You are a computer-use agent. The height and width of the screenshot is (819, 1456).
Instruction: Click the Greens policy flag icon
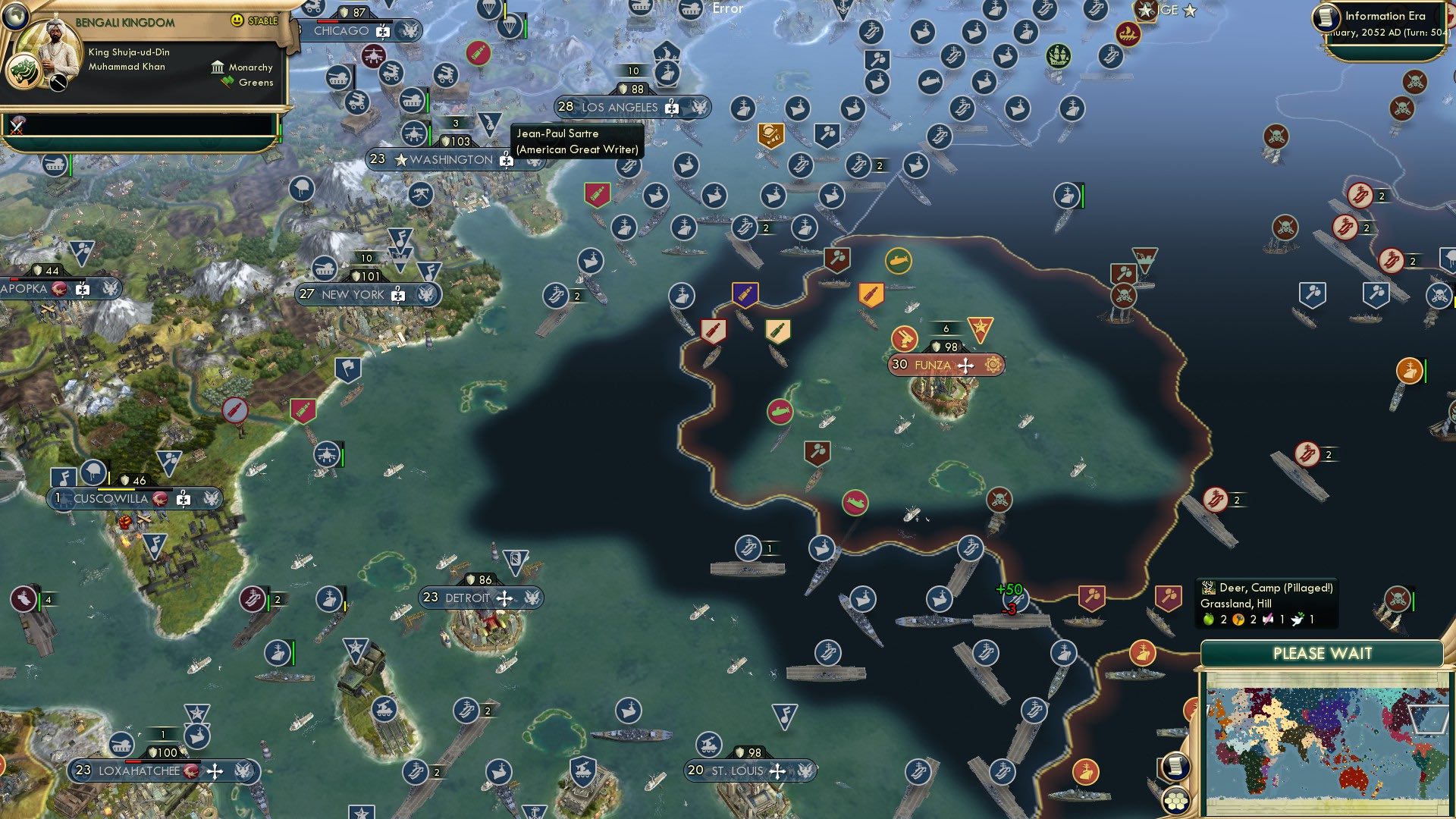(x=225, y=80)
